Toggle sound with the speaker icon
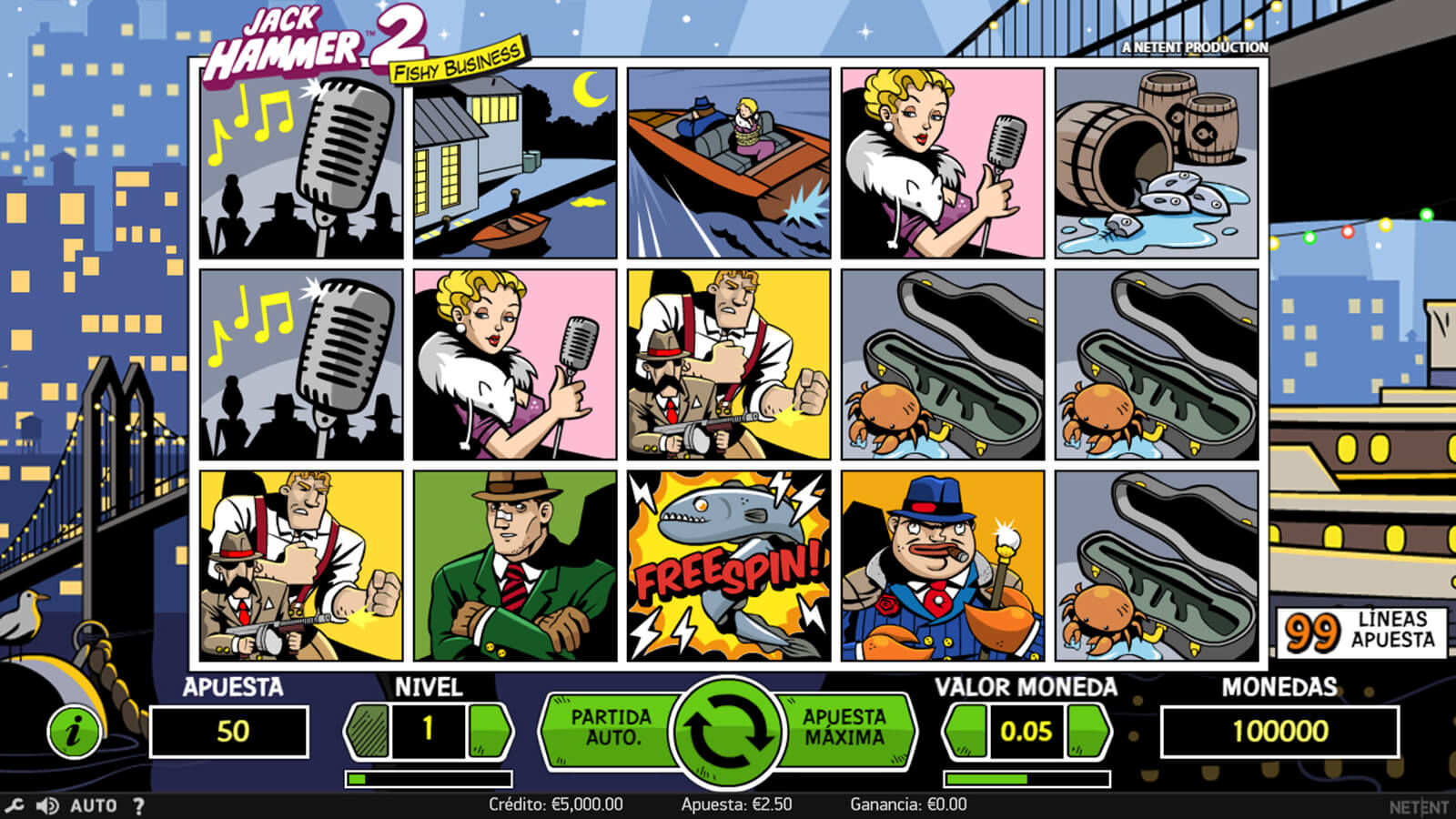This screenshot has height=819, width=1456. pyautogui.click(x=46, y=805)
